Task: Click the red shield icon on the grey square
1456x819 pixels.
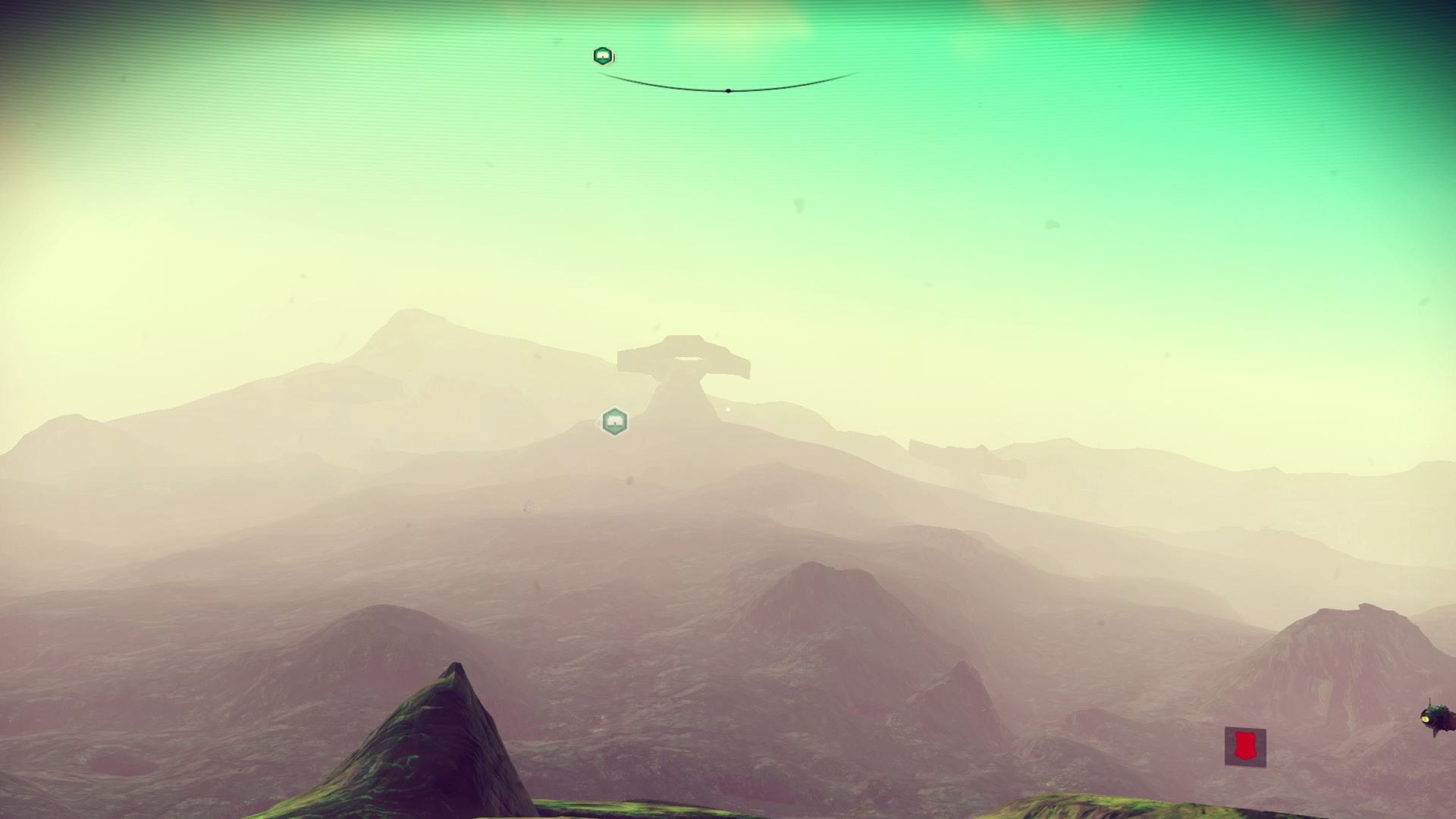Action: coord(1244,746)
